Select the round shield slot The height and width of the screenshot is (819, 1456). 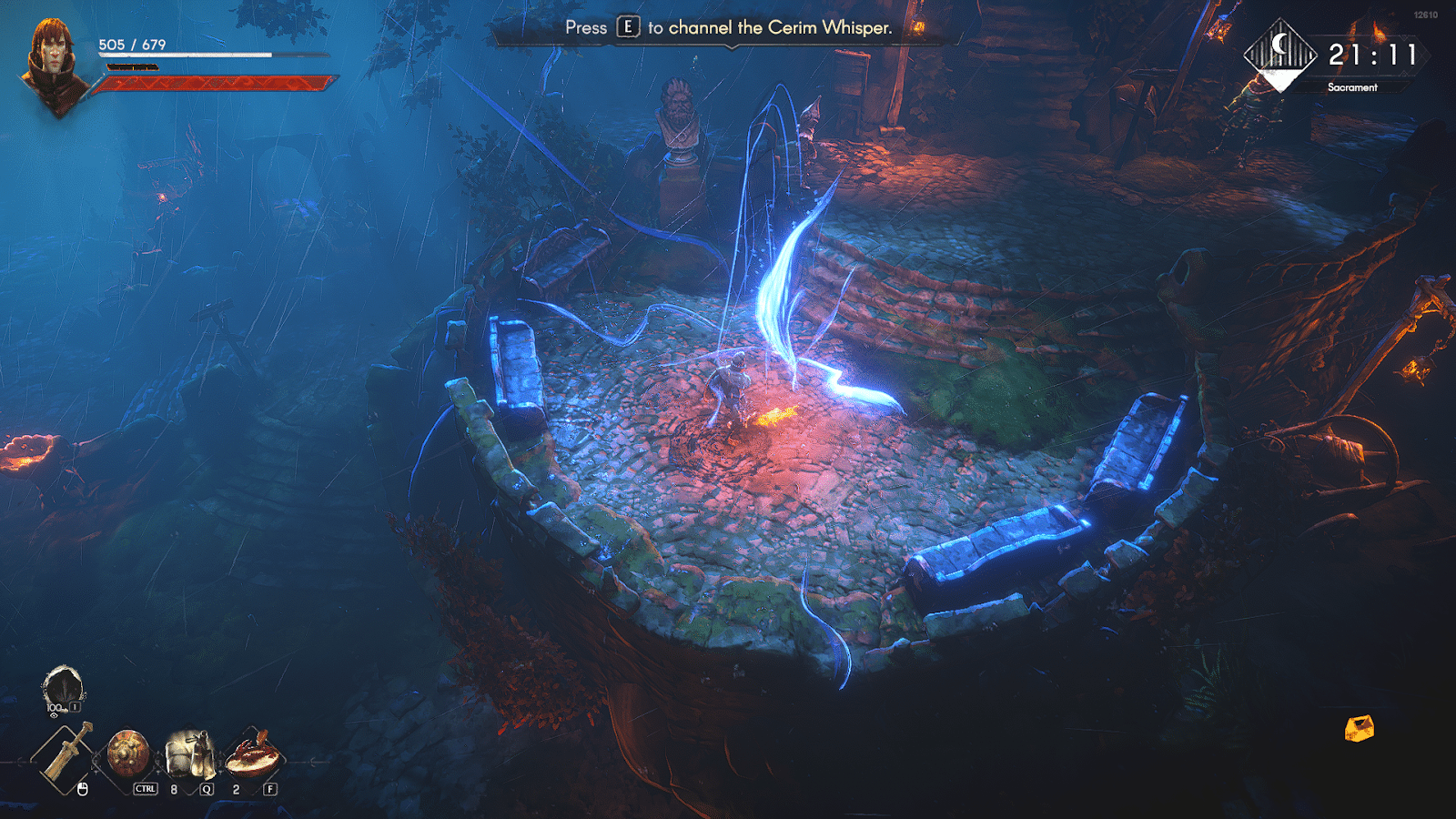(128, 753)
